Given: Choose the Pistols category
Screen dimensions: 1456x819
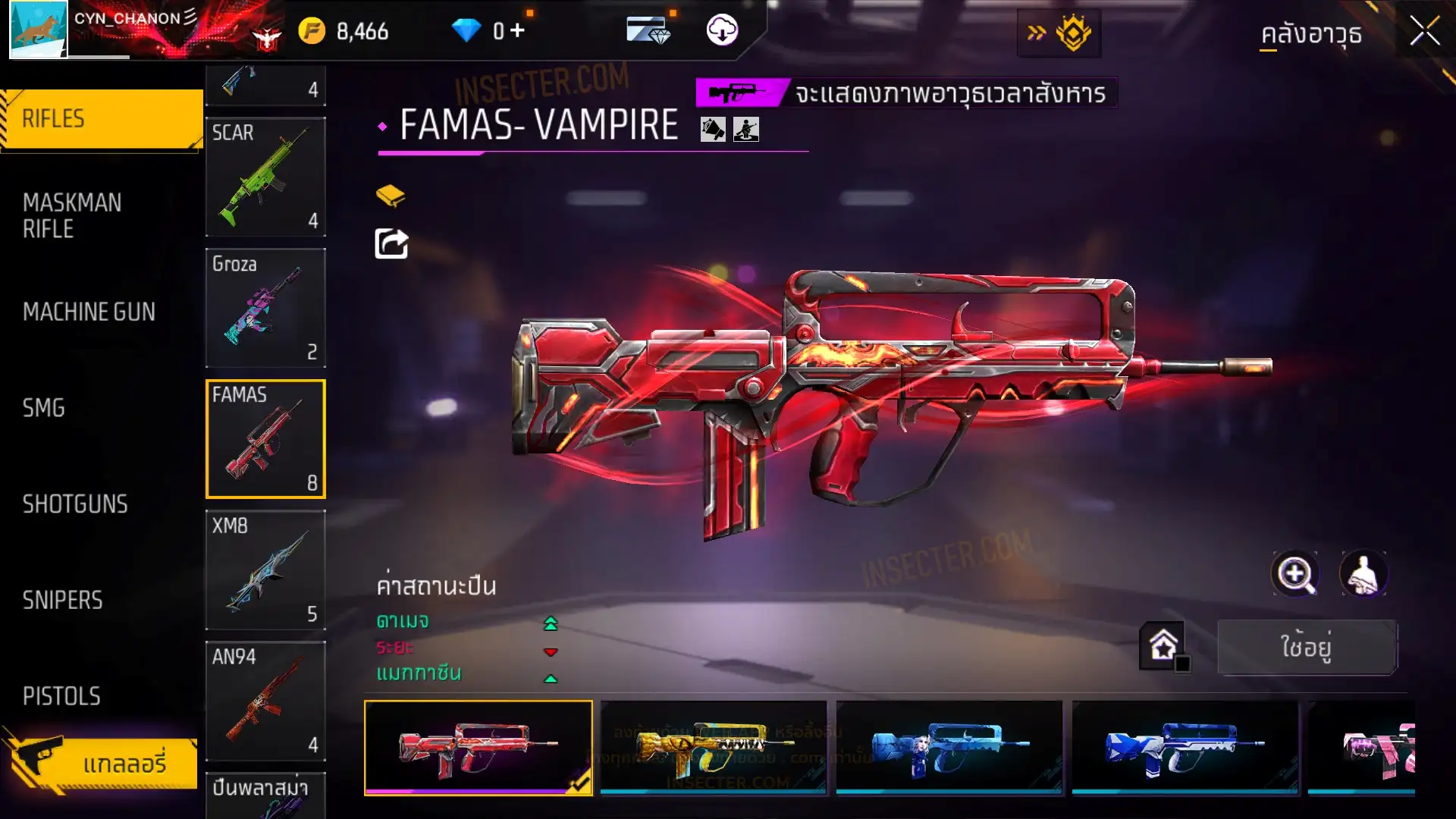Looking at the screenshot, I should tap(61, 696).
